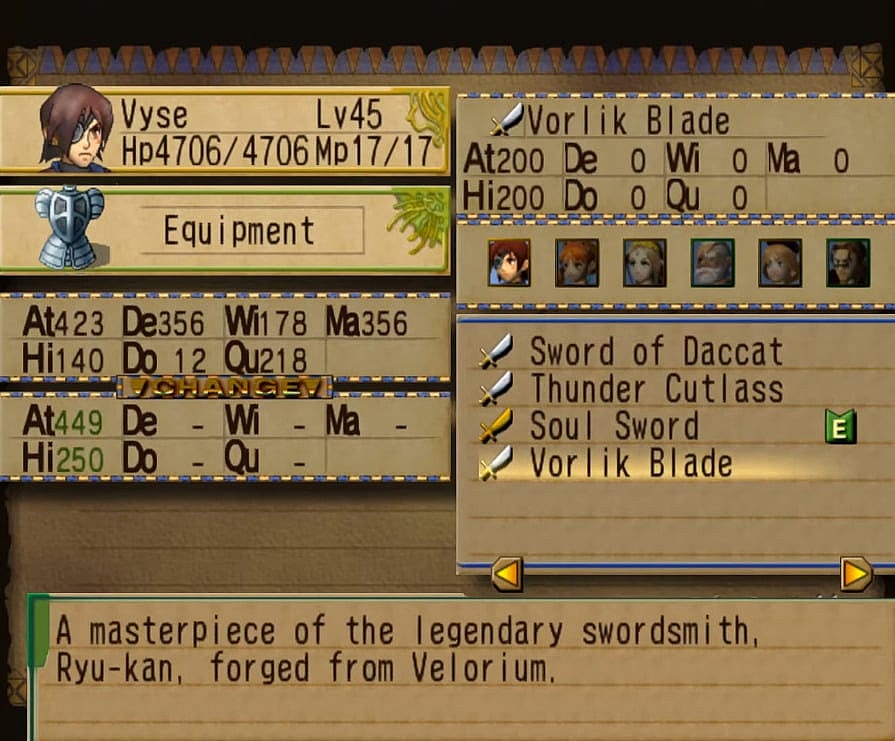
Task: Click the right yellow arrow button
Action: [x=856, y=574]
